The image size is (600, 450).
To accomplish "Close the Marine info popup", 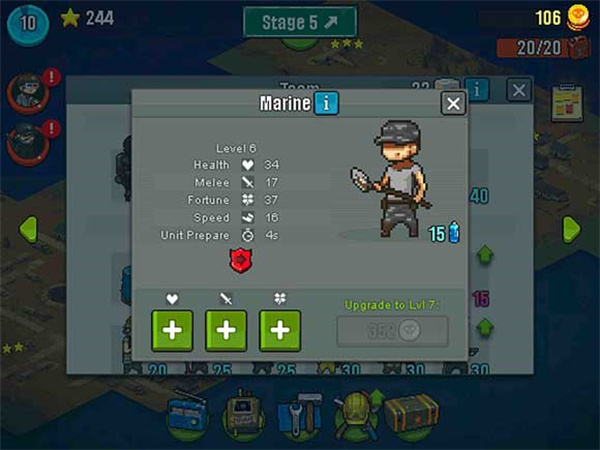I will (454, 103).
